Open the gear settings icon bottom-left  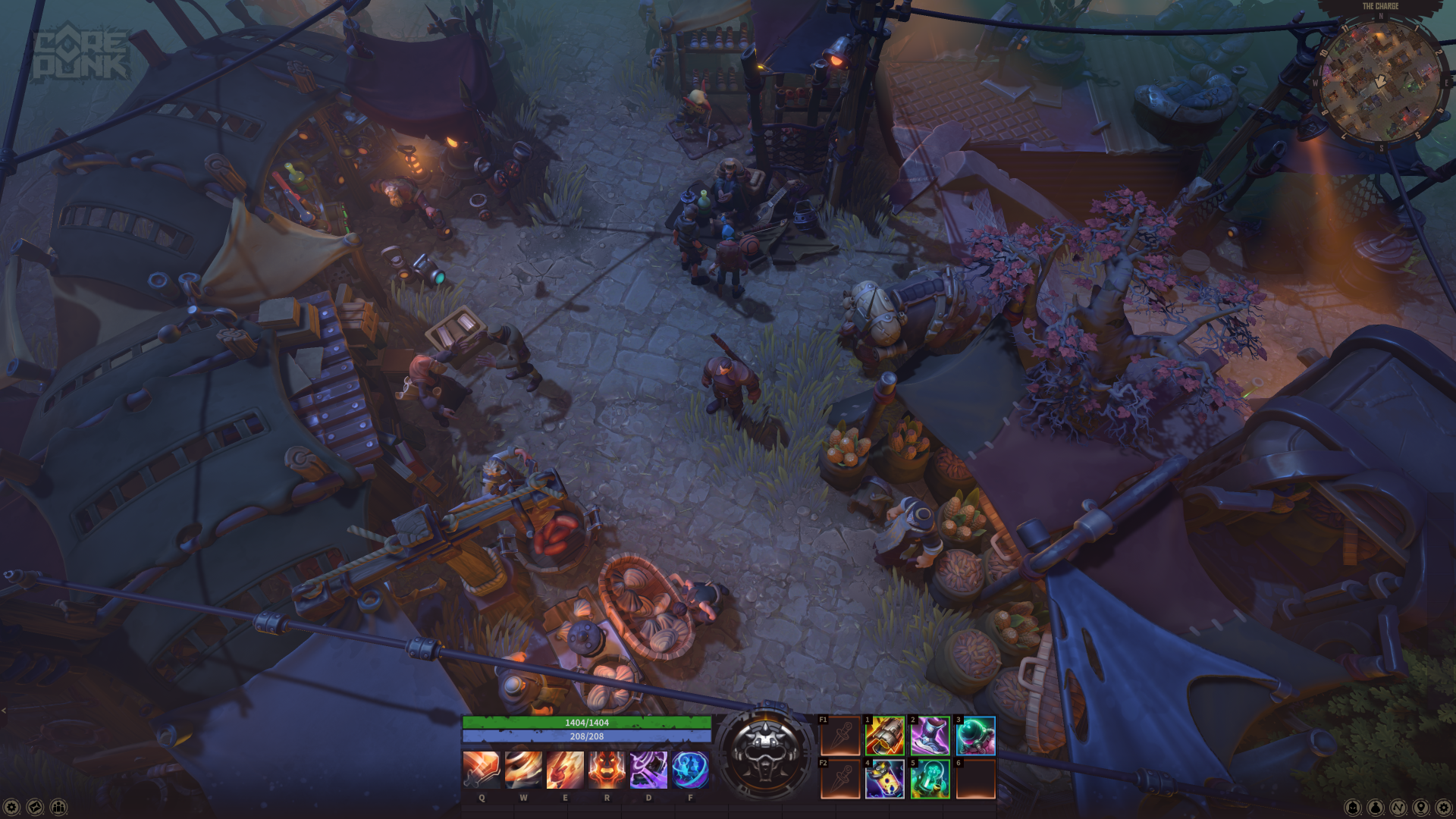coord(11,808)
